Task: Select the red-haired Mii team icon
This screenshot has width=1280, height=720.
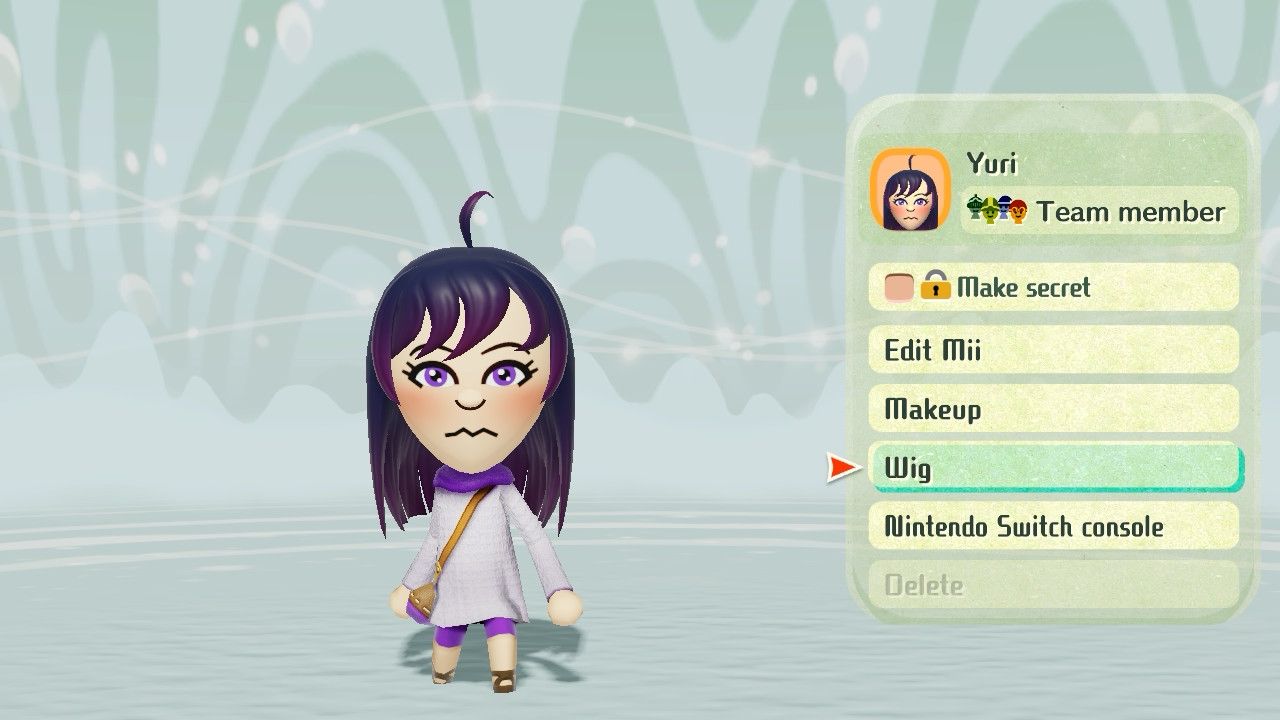Action: tap(1019, 210)
